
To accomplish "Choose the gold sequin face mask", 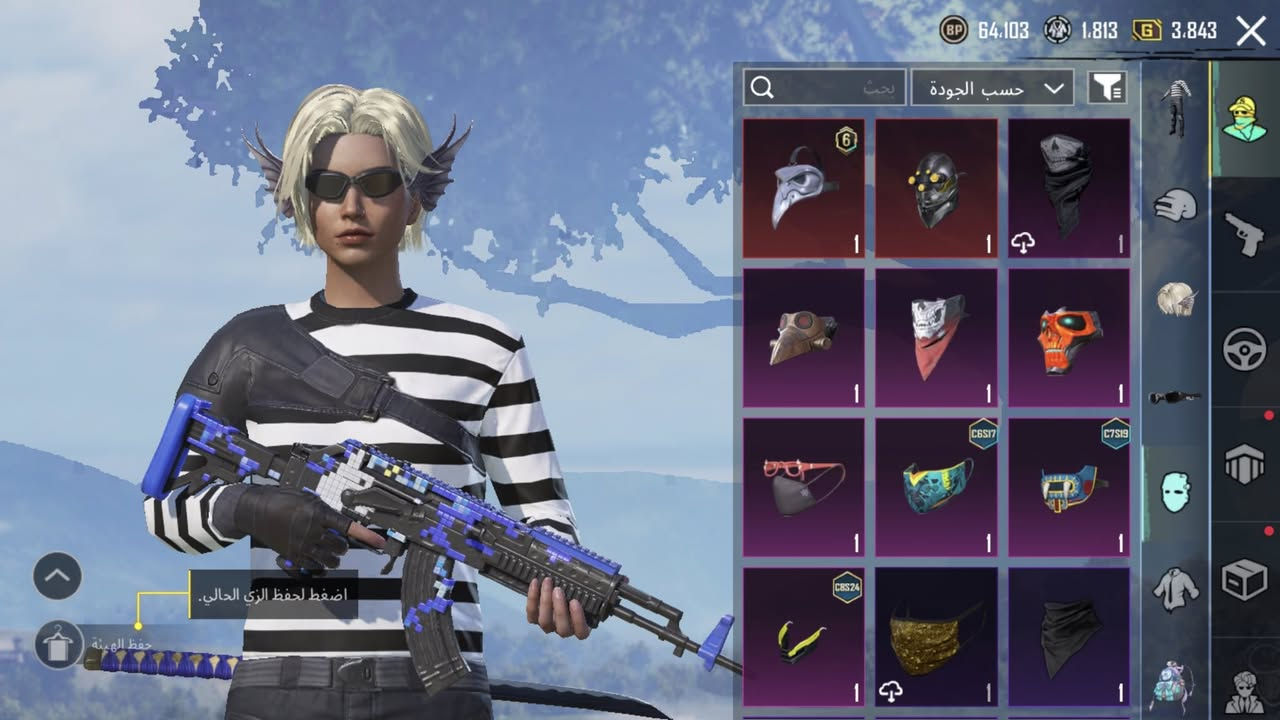I will point(936,637).
